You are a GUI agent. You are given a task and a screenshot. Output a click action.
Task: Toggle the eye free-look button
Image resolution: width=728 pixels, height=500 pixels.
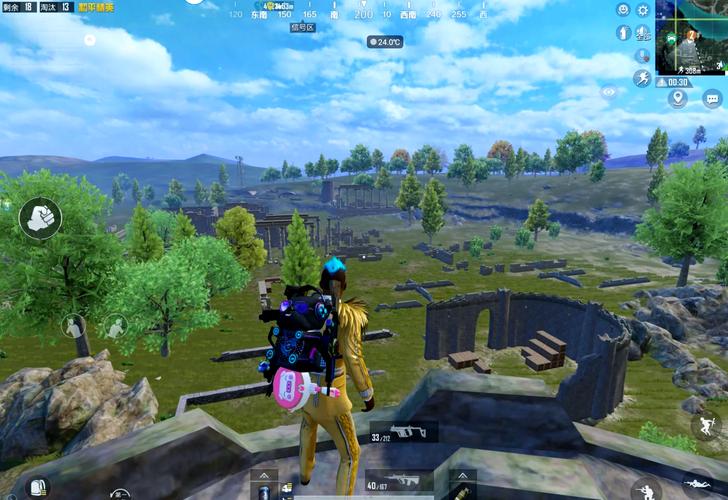coord(608,91)
